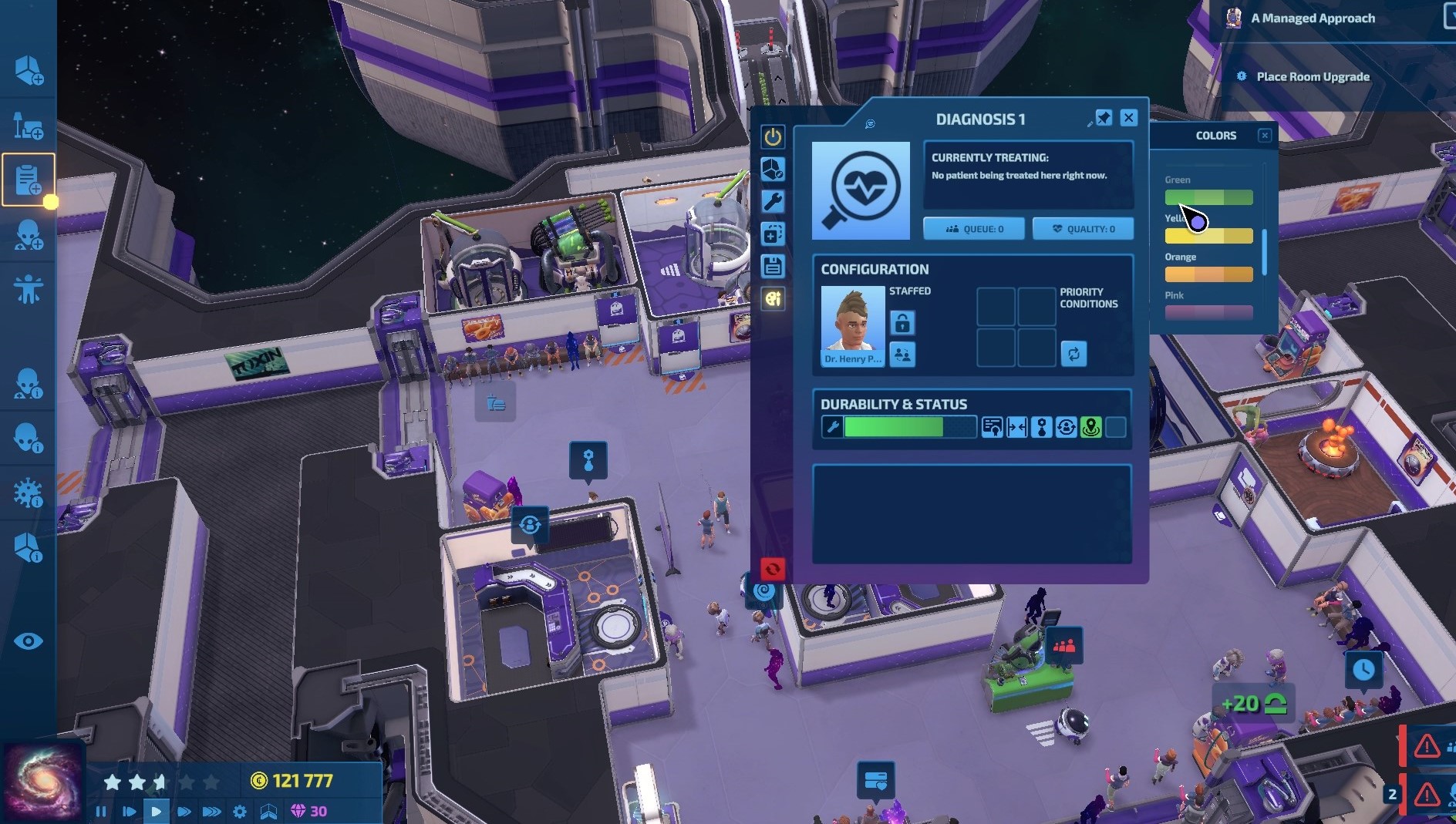Image resolution: width=1456 pixels, height=824 pixels.
Task: Open settings with the gear icon
Action: pos(240,811)
